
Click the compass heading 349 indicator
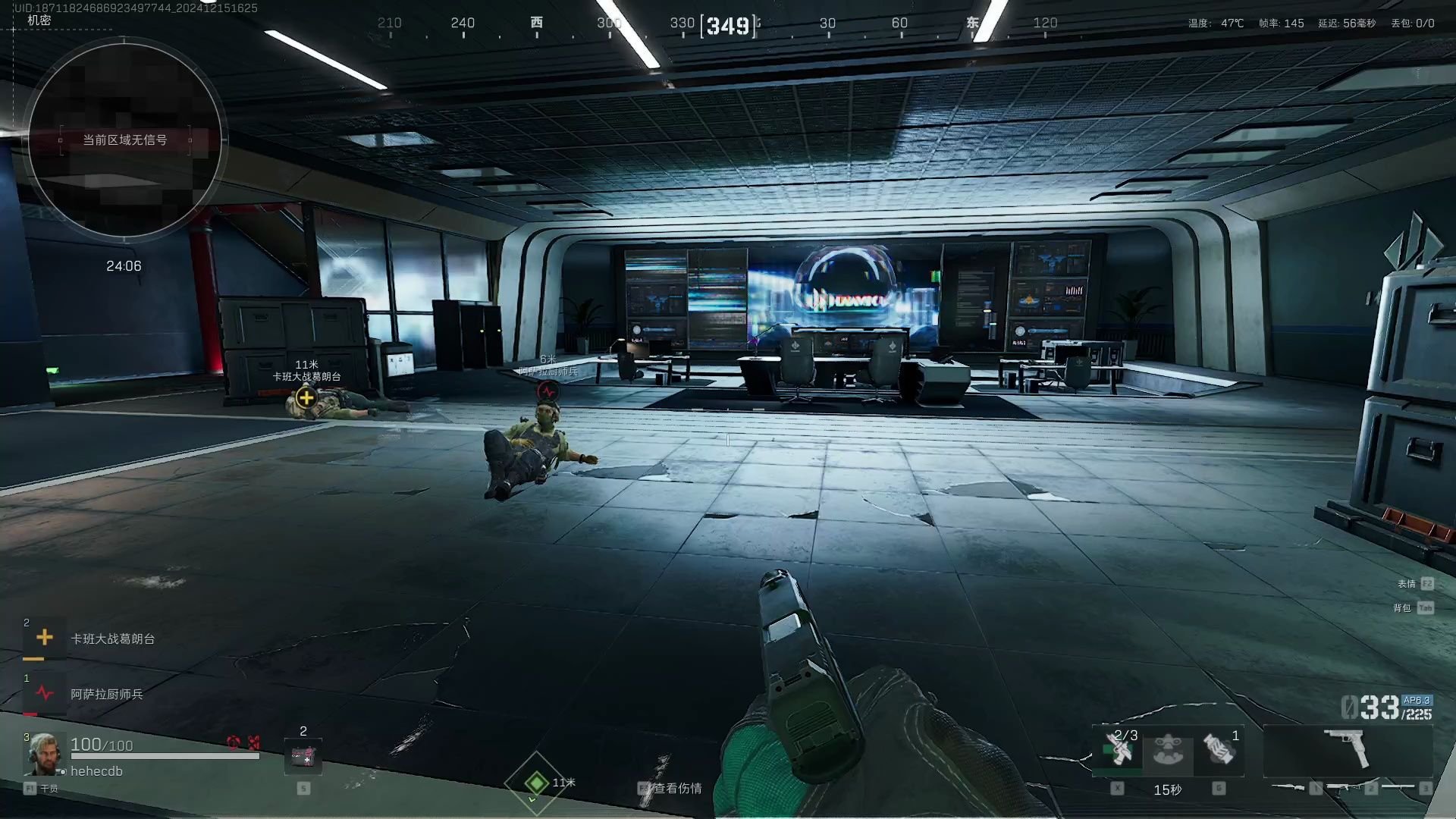point(728,26)
